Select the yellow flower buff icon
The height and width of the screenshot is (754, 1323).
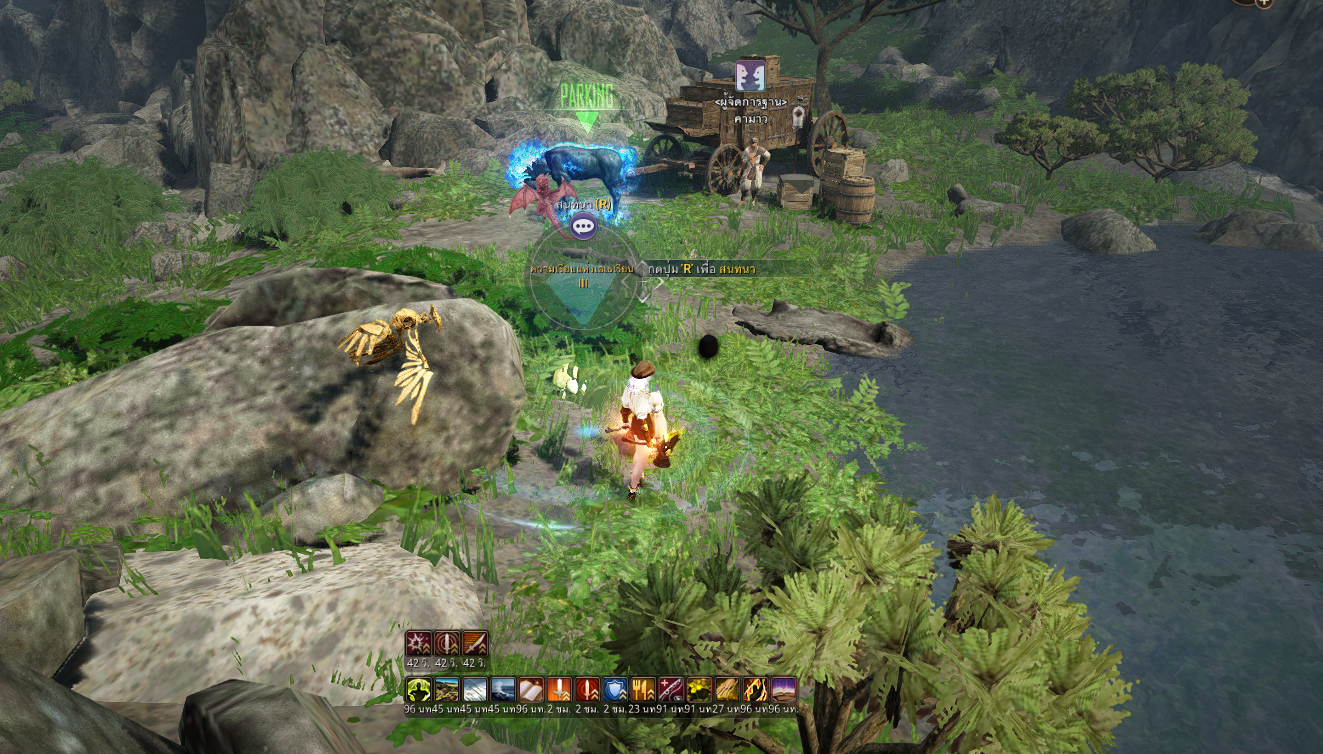699,690
